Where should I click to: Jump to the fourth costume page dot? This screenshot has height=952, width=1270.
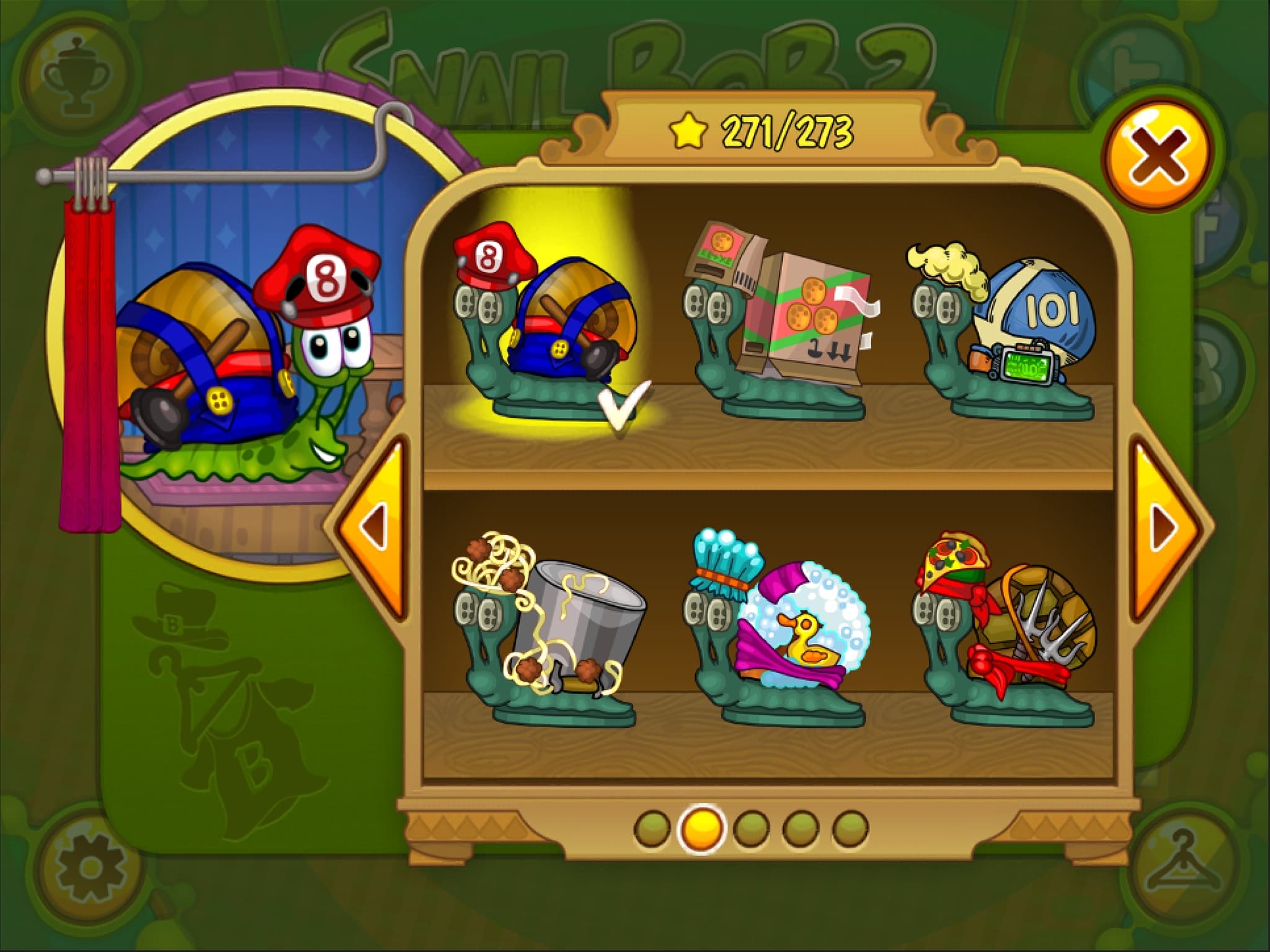coord(801,828)
